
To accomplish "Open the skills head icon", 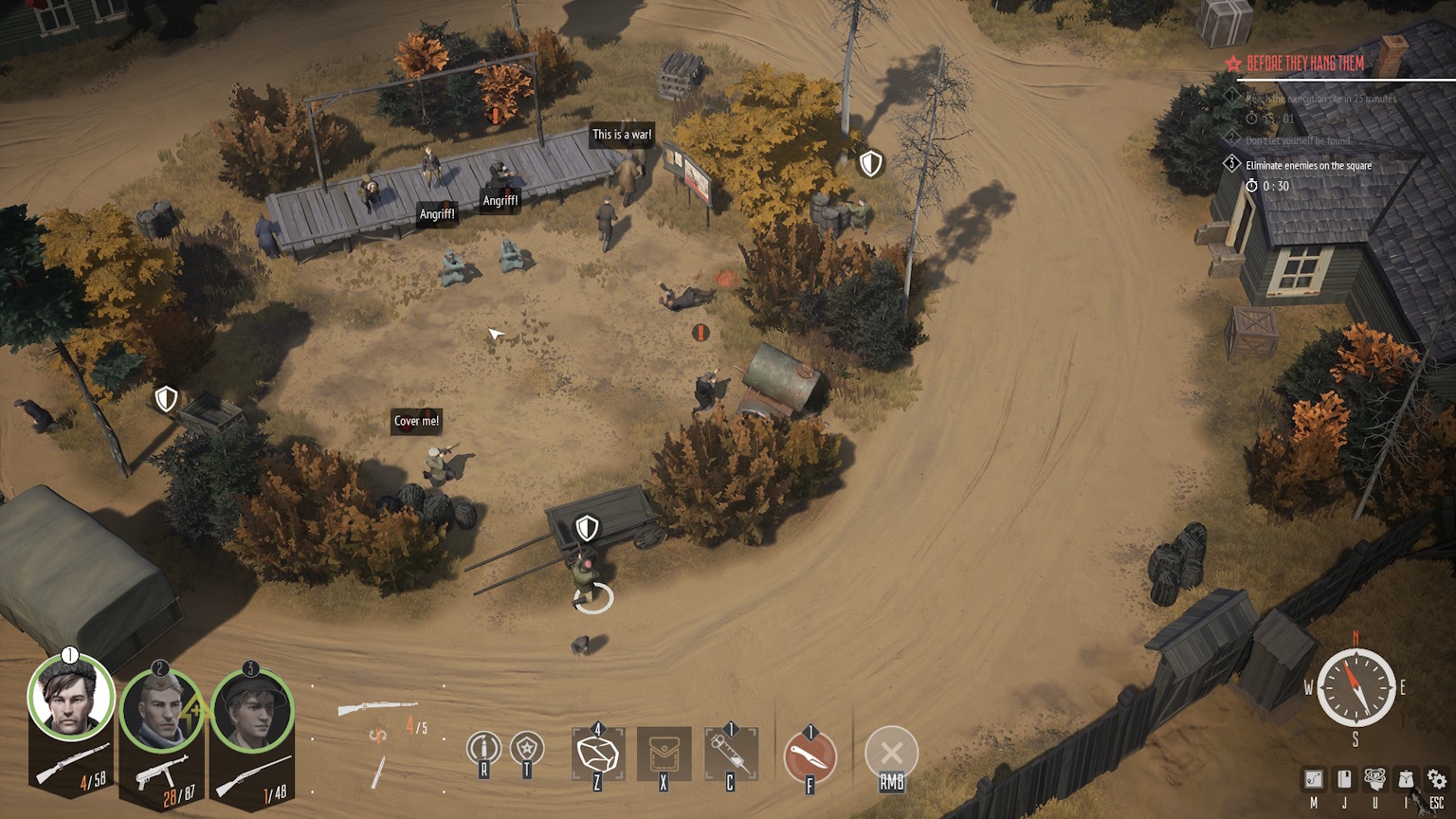I will coord(1374,779).
